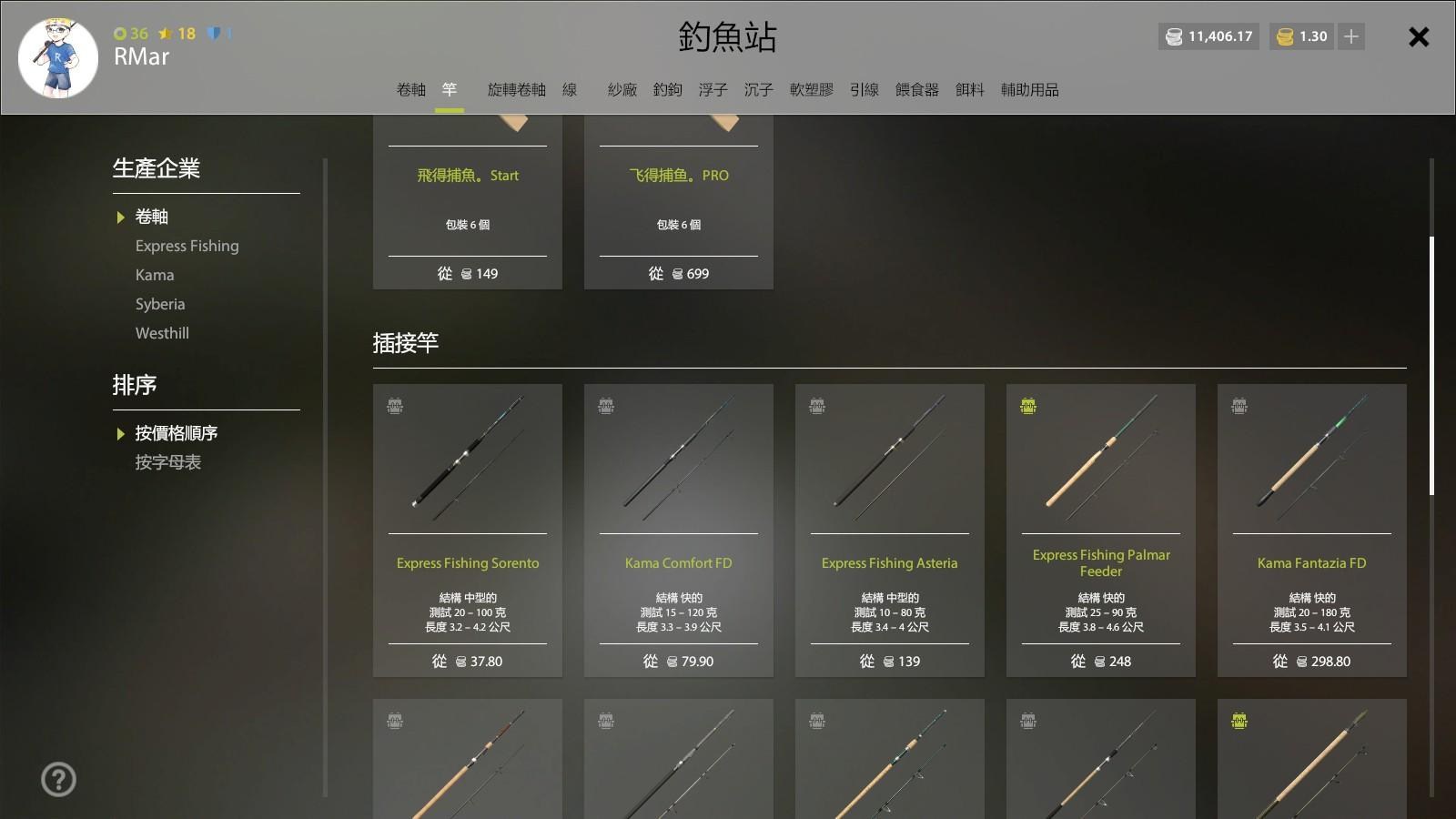
Task: Click RMar's avatar portrait
Action: tap(58, 57)
